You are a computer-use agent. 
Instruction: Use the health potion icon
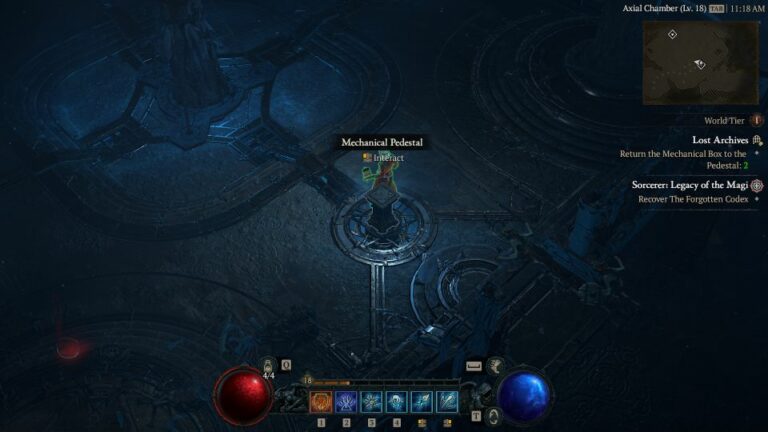[268, 367]
